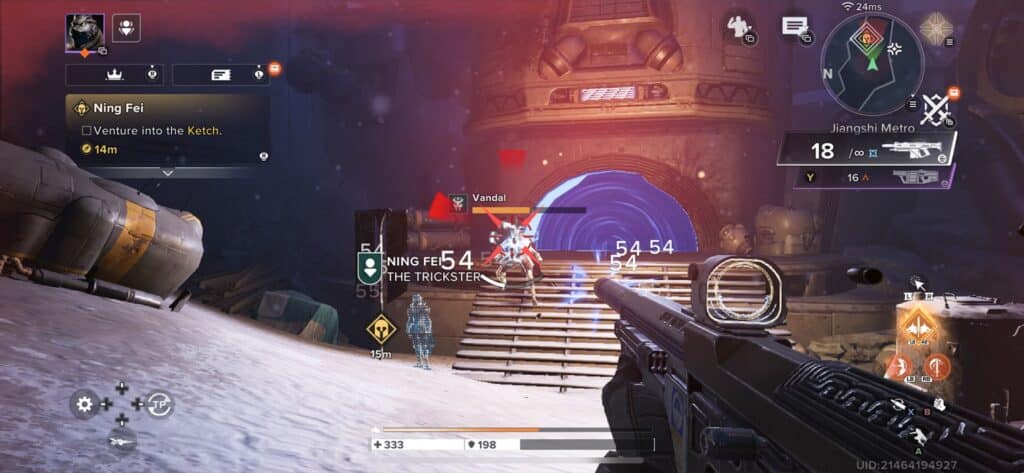Select the primary weapon with 18 rounds
Screen dimensions: 1024x473
coord(865,151)
